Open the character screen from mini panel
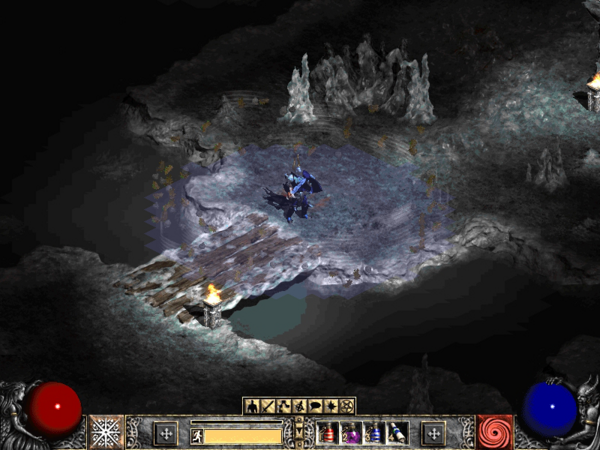Screen dimensions: 600x450 252,406
